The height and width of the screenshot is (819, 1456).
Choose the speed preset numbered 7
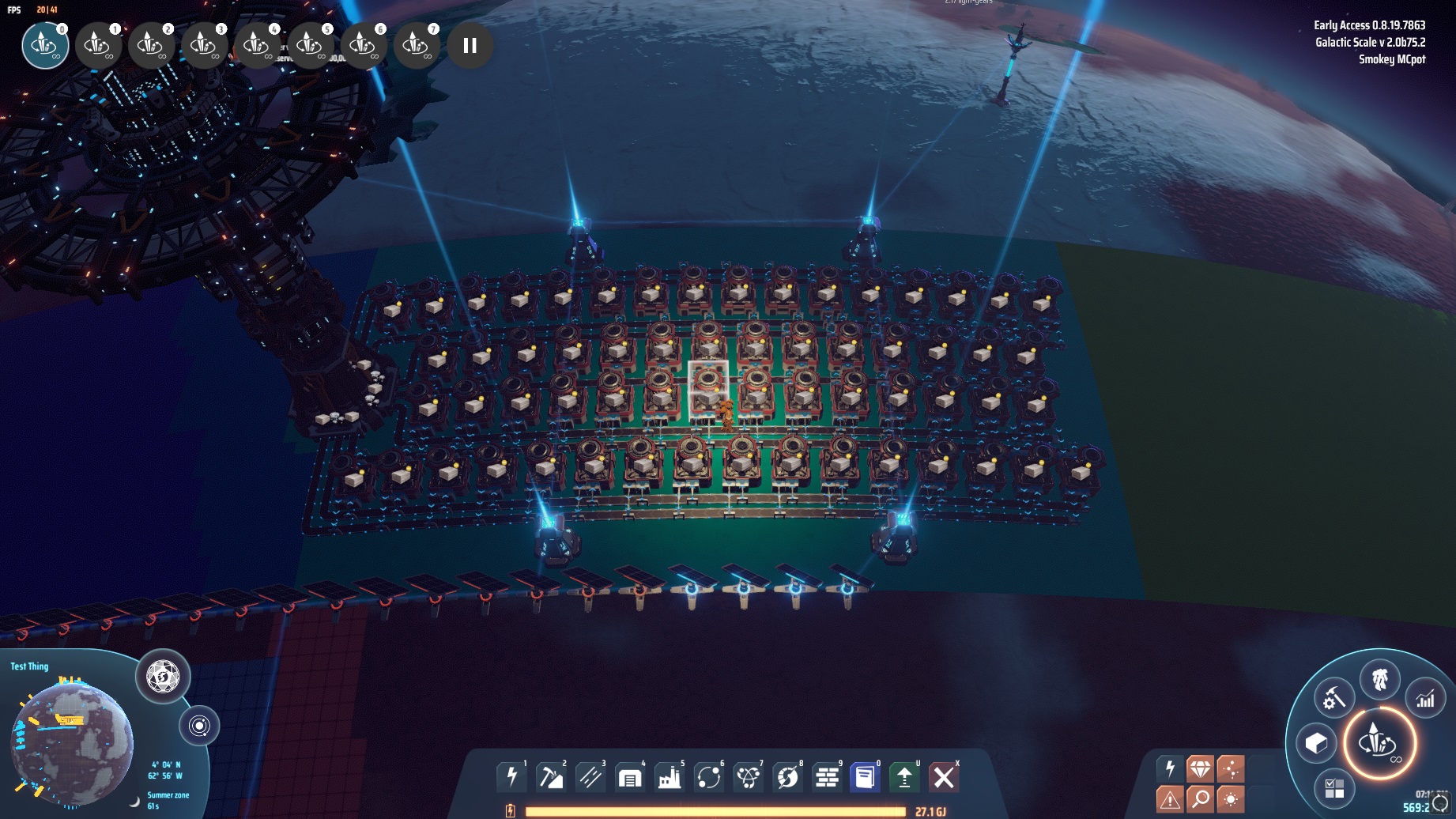click(417, 46)
